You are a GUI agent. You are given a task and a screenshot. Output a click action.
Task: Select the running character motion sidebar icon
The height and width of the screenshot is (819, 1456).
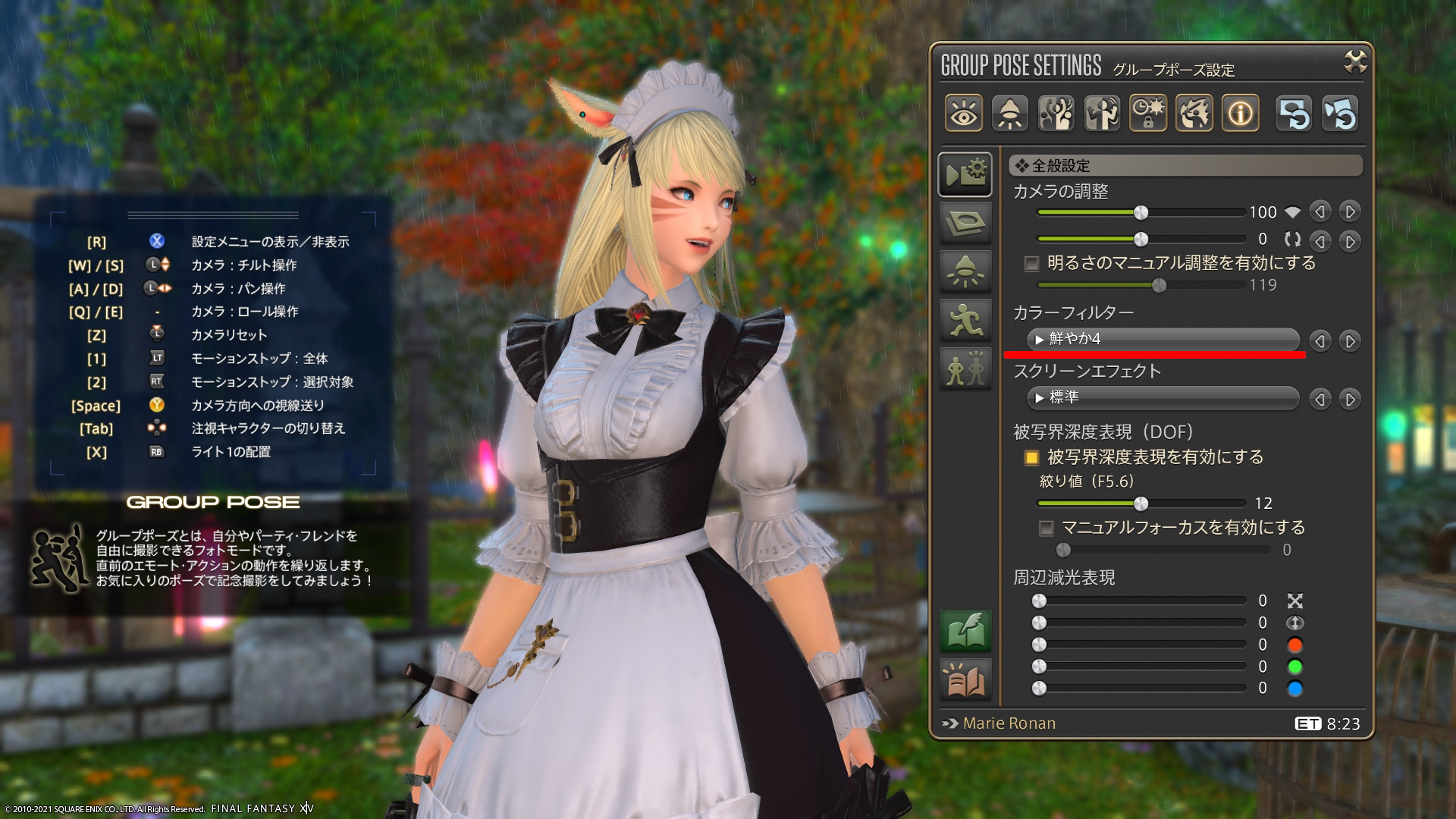pos(965,321)
